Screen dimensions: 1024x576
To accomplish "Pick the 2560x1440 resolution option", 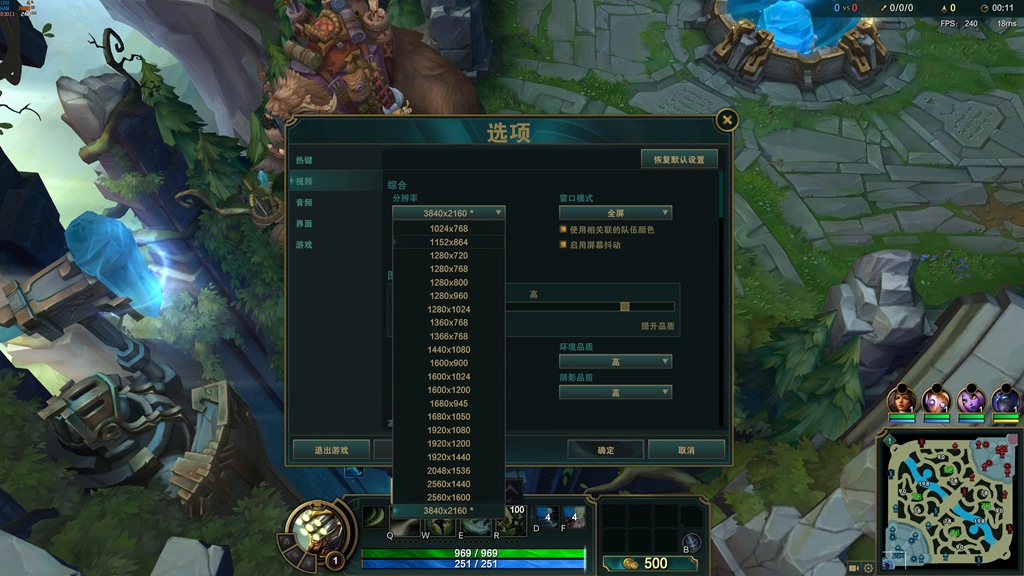I will point(448,484).
